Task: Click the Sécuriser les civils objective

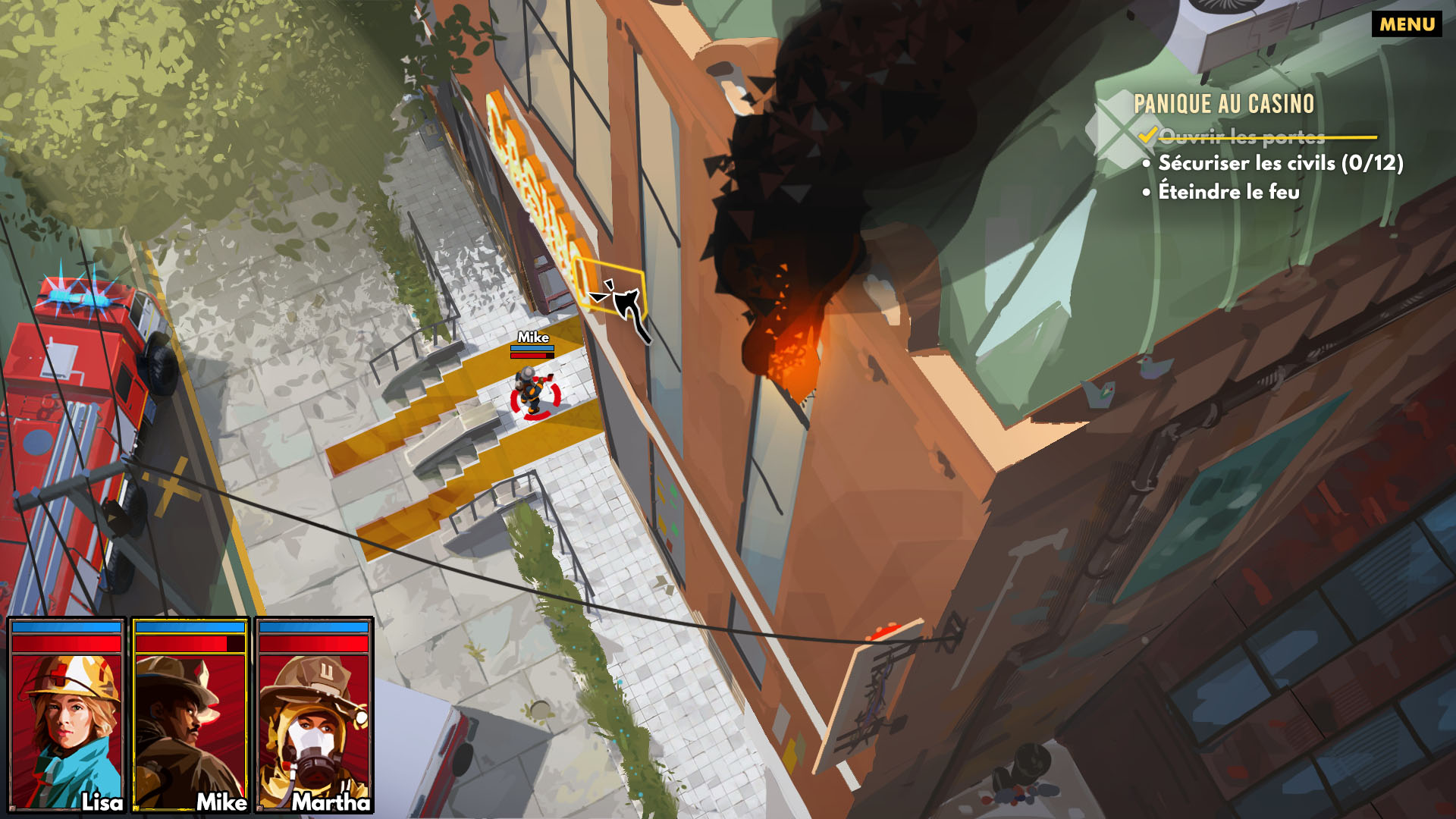Action: tap(1280, 163)
